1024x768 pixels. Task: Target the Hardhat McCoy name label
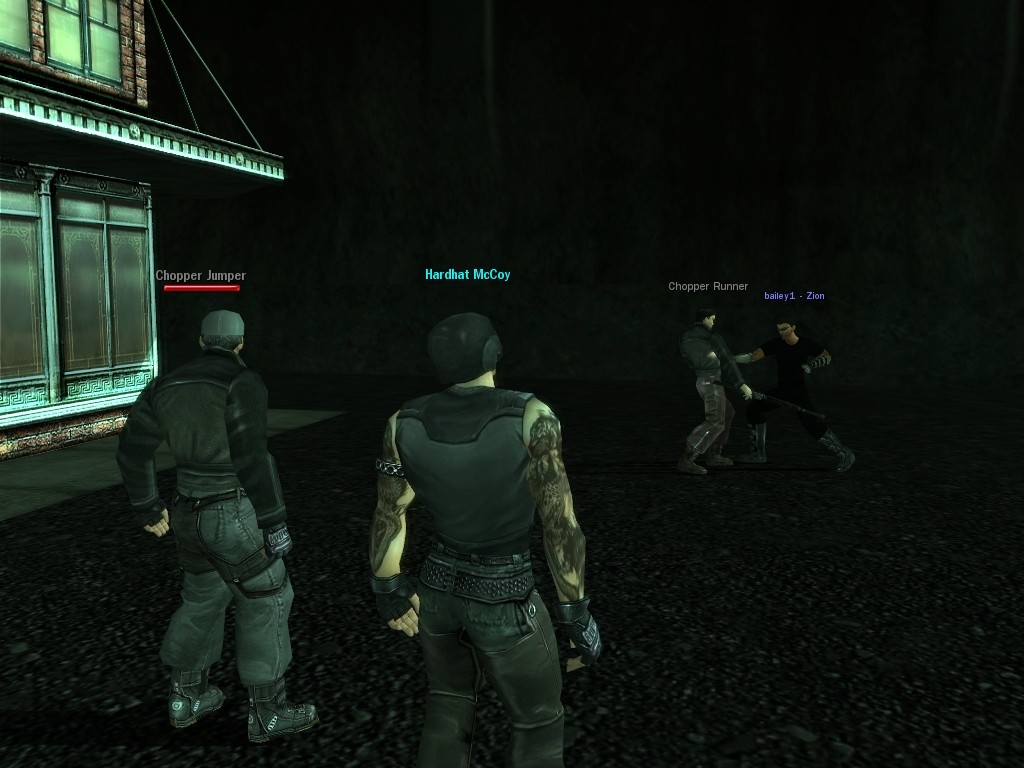click(x=467, y=274)
